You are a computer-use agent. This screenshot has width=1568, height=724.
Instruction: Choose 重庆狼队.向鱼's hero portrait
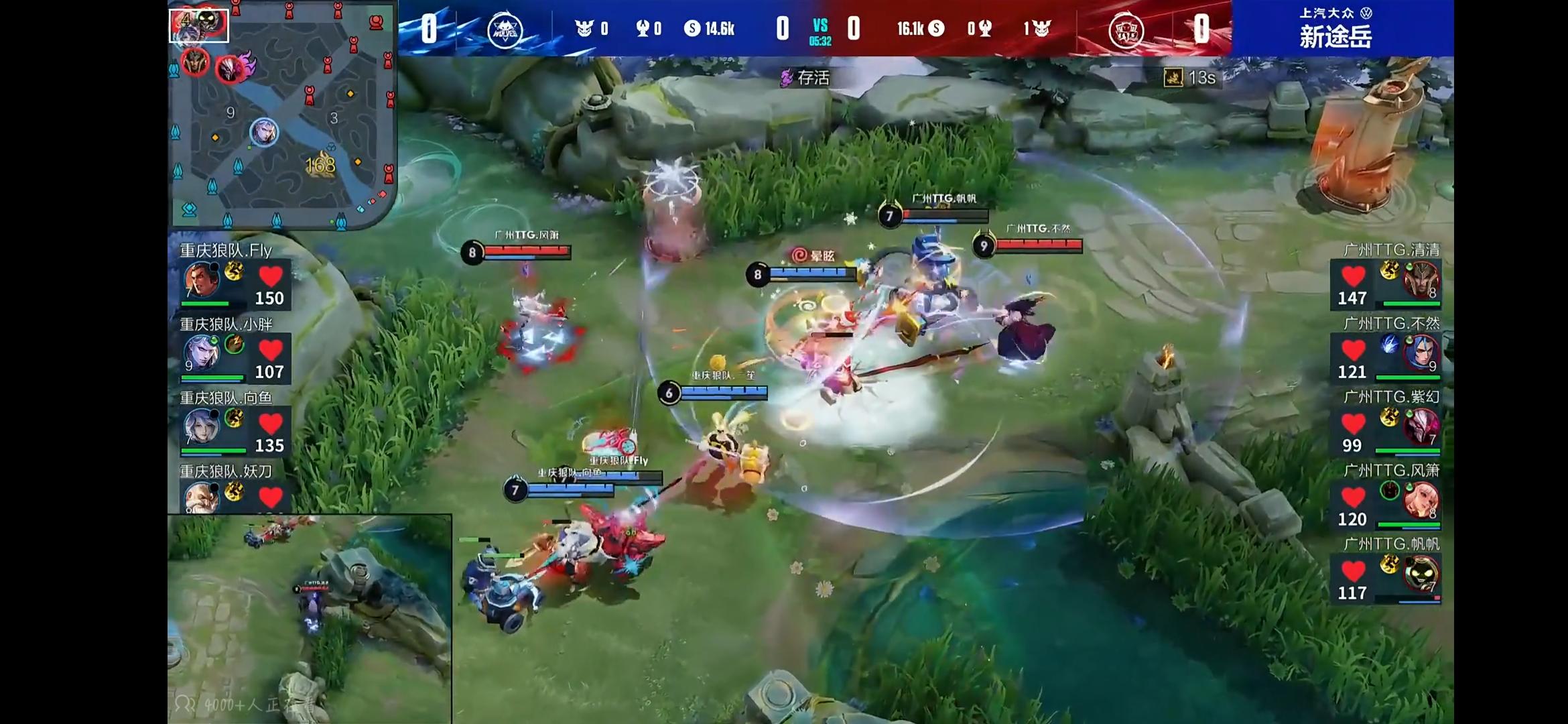(x=202, y=426)
